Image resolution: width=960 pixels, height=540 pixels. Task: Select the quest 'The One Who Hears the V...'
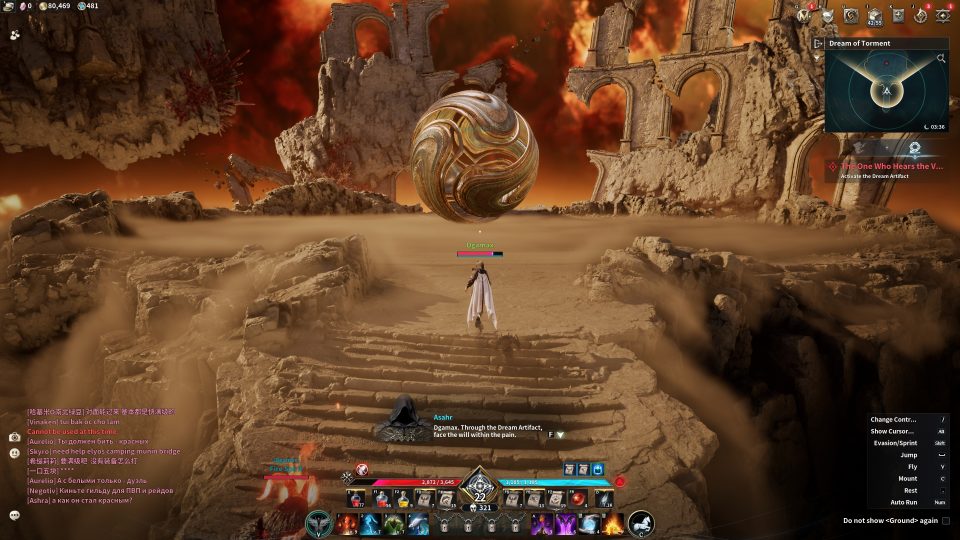point(892,166)
